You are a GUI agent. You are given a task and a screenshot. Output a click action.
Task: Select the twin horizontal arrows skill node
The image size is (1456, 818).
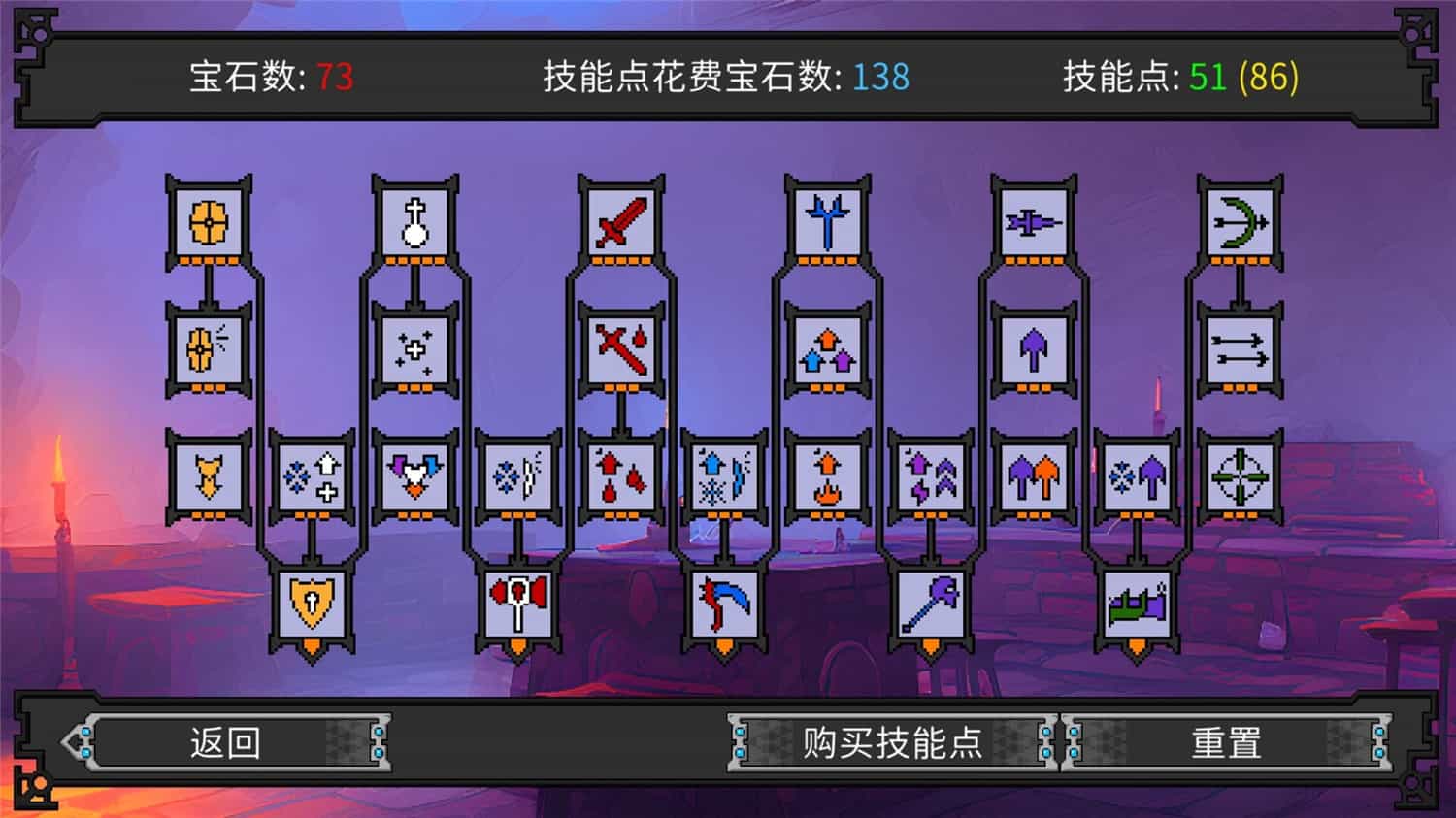coord(1241,349)
